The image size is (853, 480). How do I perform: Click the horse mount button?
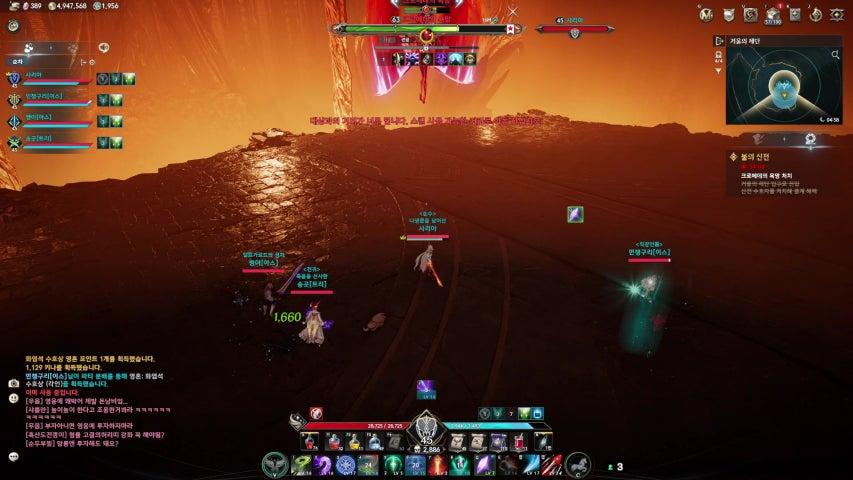(x=577, y=464)
